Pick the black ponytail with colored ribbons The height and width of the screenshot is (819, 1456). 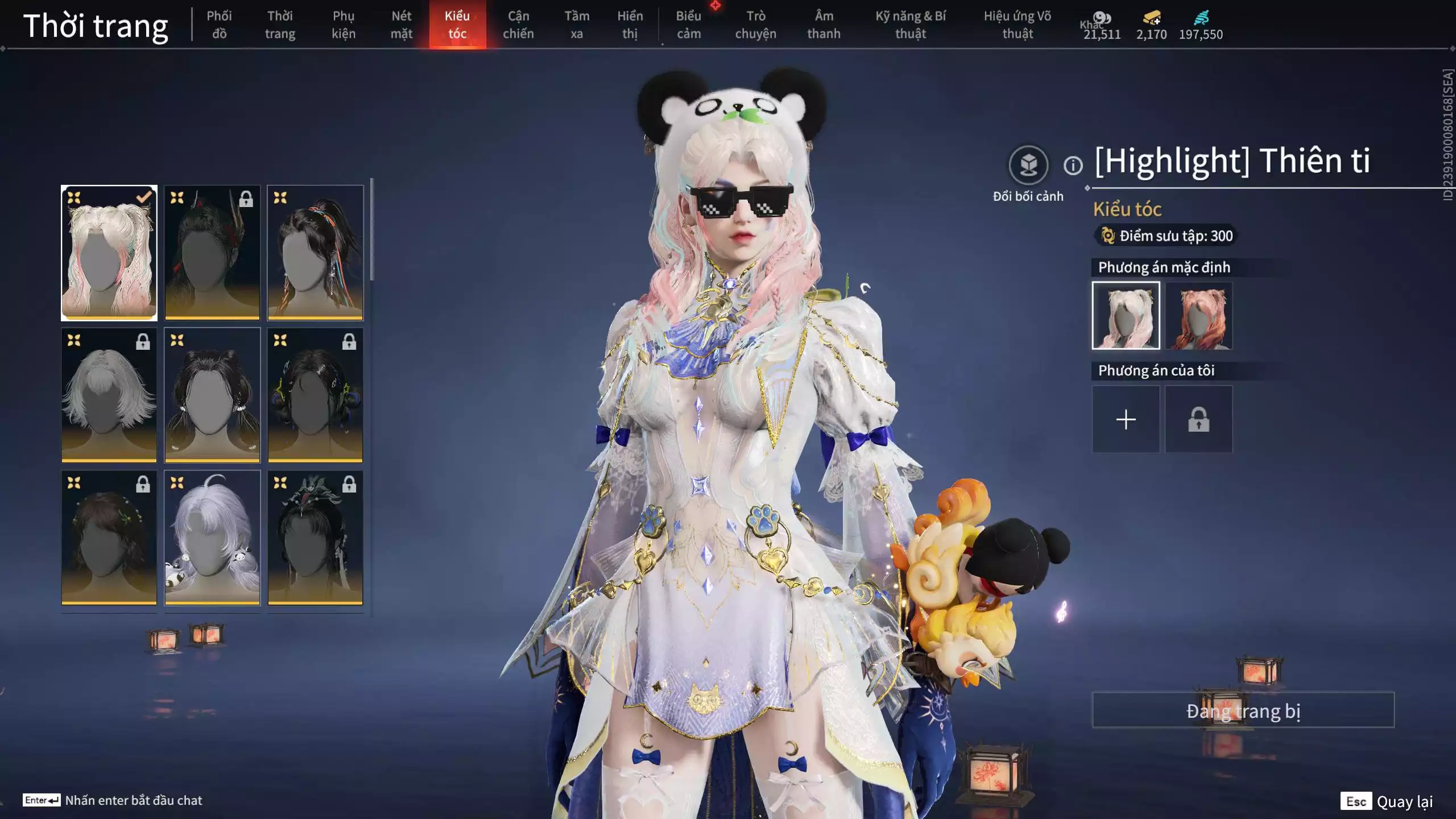315,253
